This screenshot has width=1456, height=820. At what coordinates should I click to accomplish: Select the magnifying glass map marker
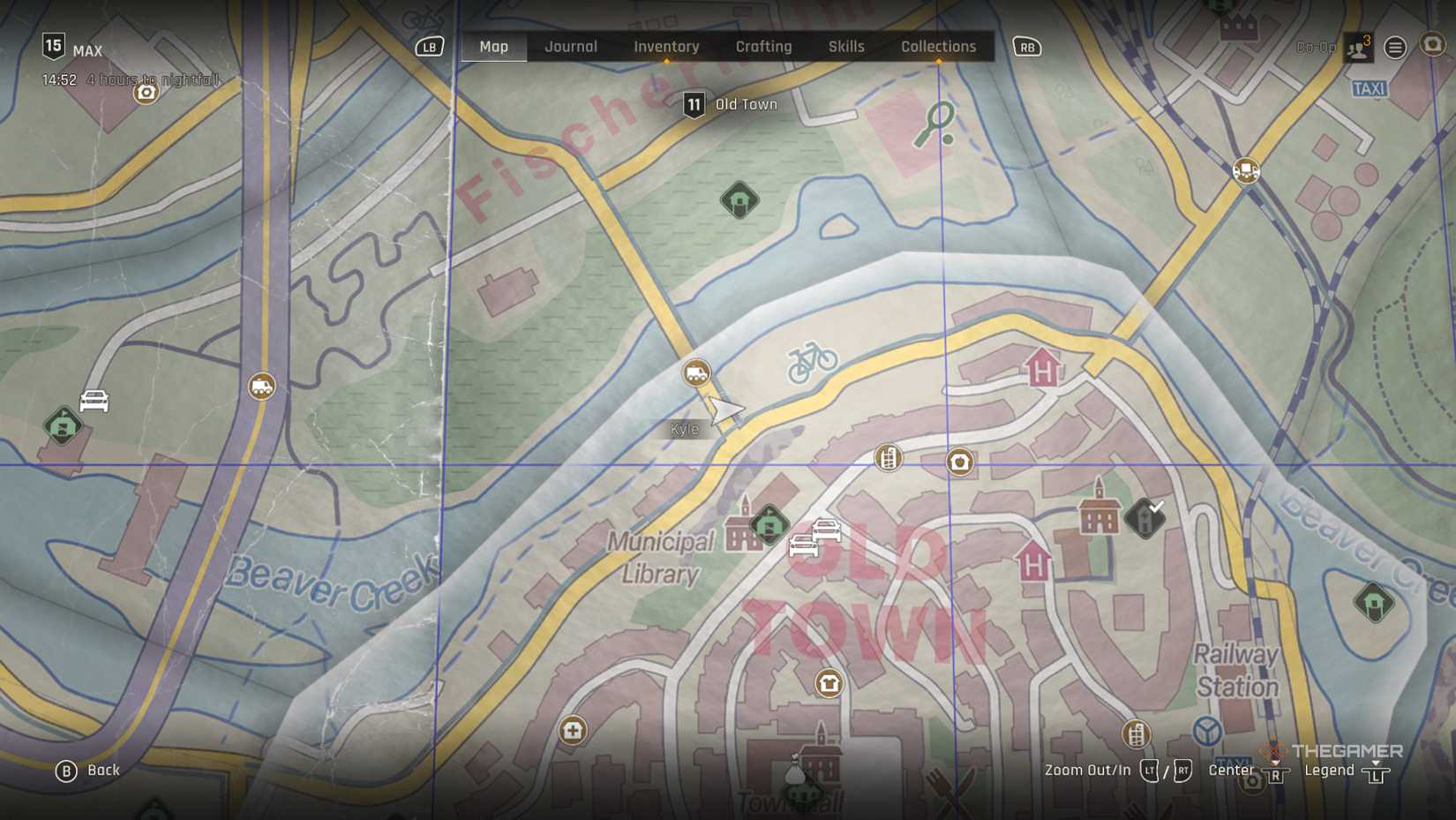point(934,124)
